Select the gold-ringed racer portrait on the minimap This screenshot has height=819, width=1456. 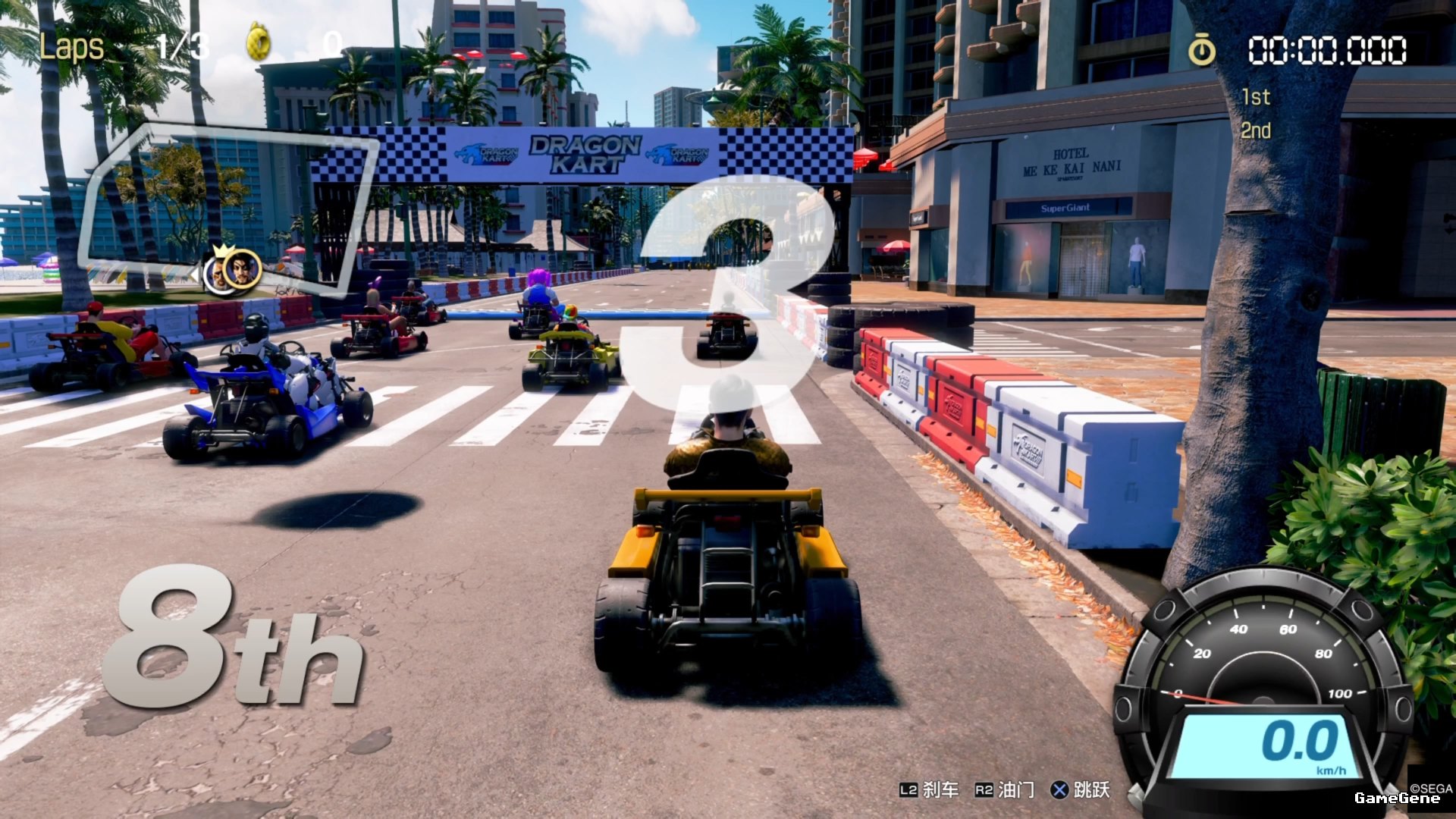point(243,268)
